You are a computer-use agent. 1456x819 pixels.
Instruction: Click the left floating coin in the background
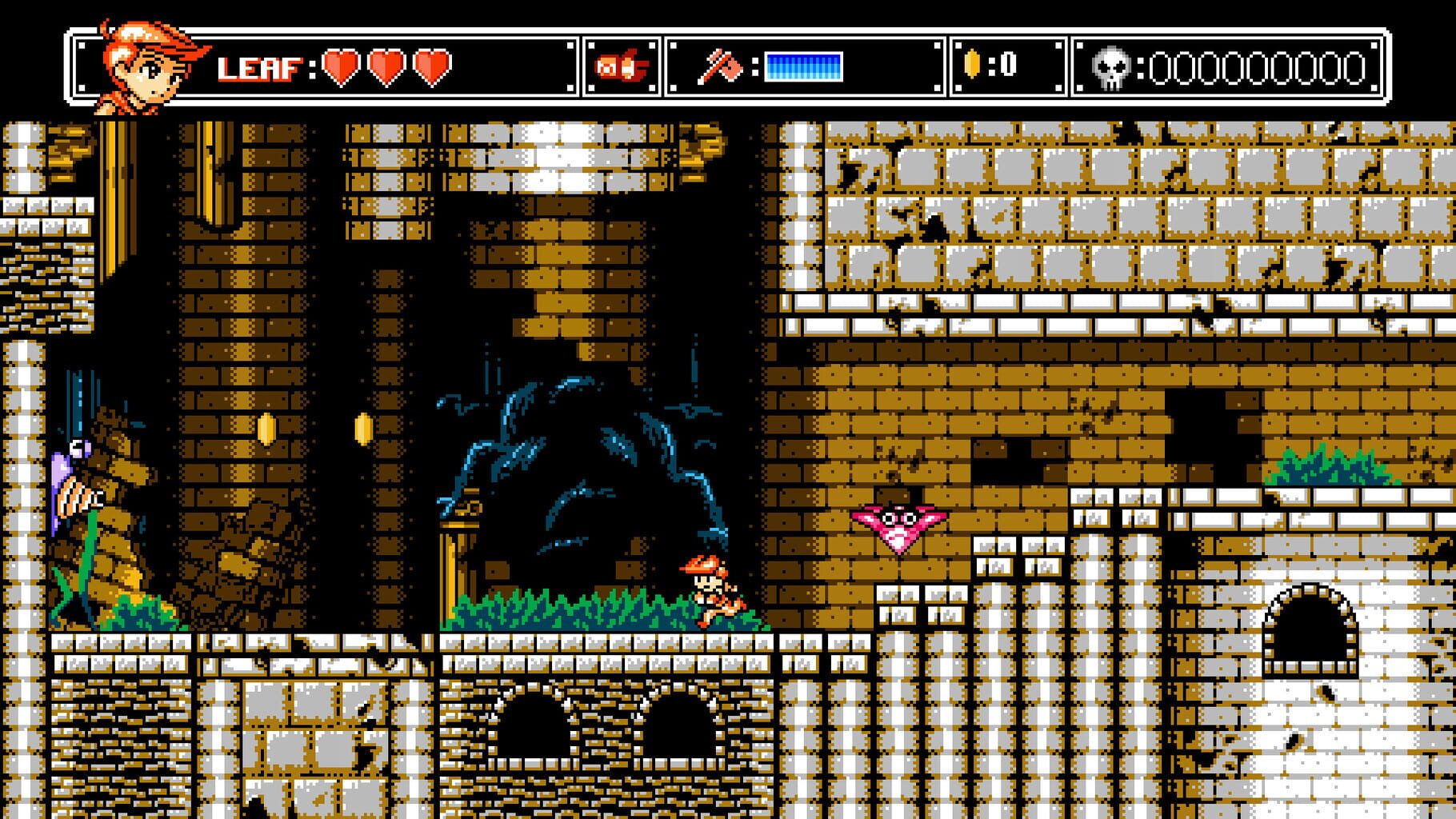[266, 430]
